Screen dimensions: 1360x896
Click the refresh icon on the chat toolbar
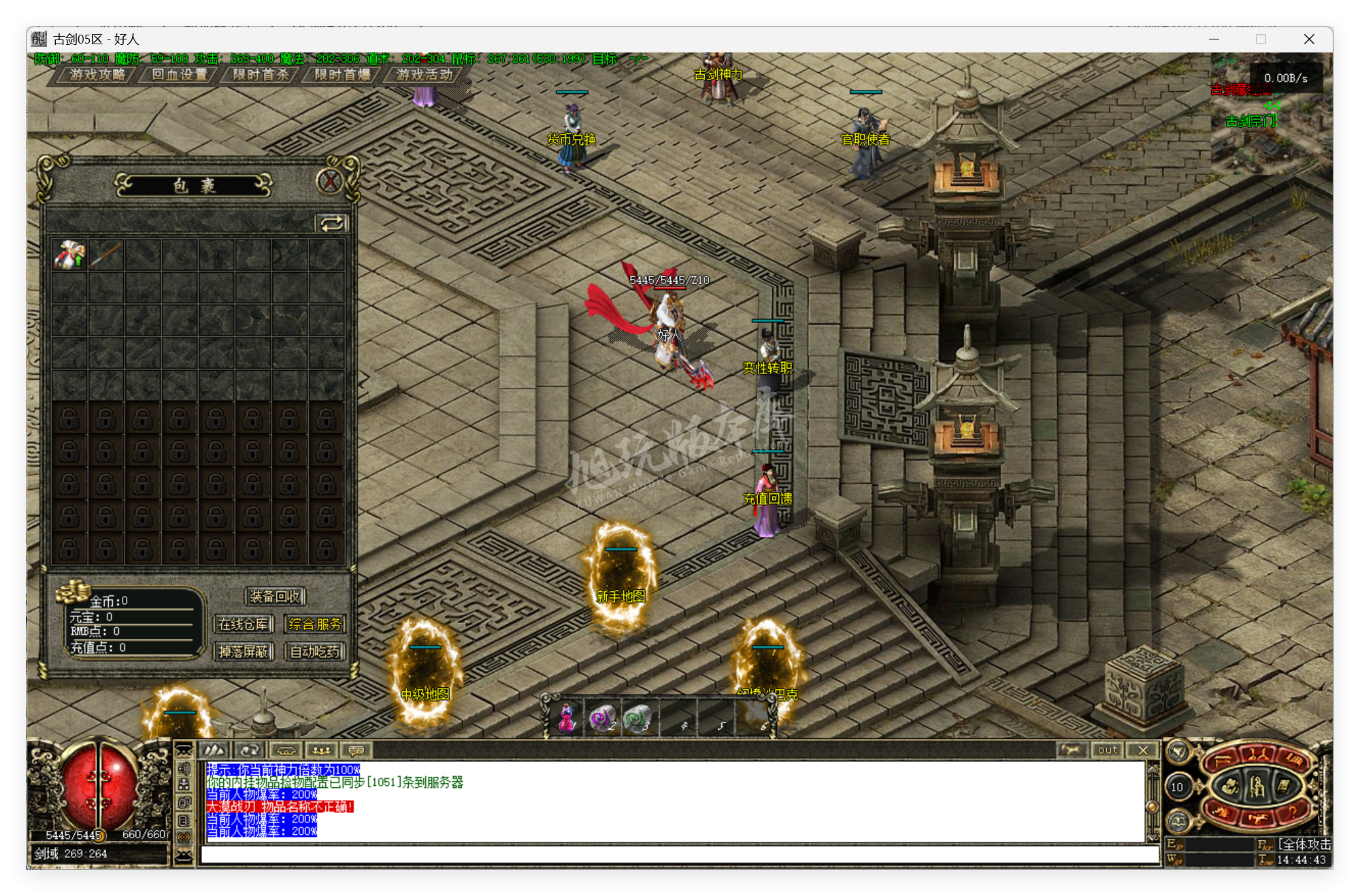(249, 751)
